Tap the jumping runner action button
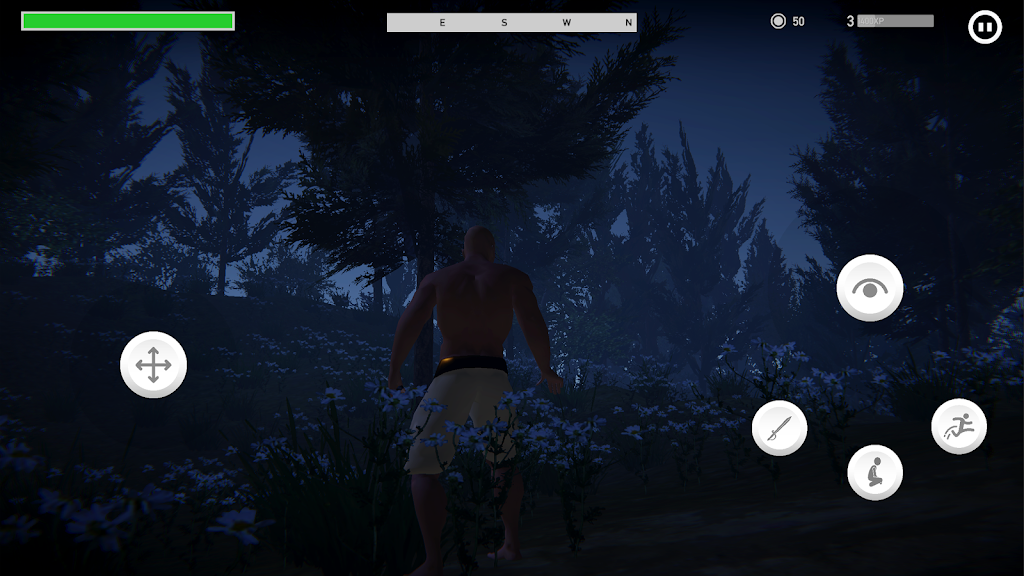1024x576 pixels. [959, 426]
